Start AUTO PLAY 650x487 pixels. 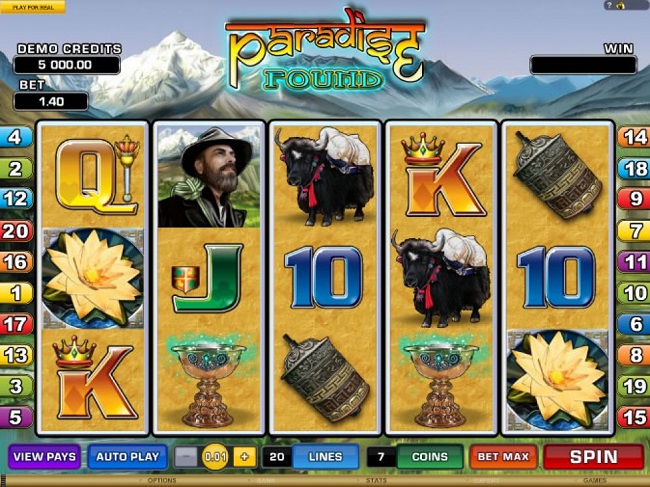tap(127, 457)
